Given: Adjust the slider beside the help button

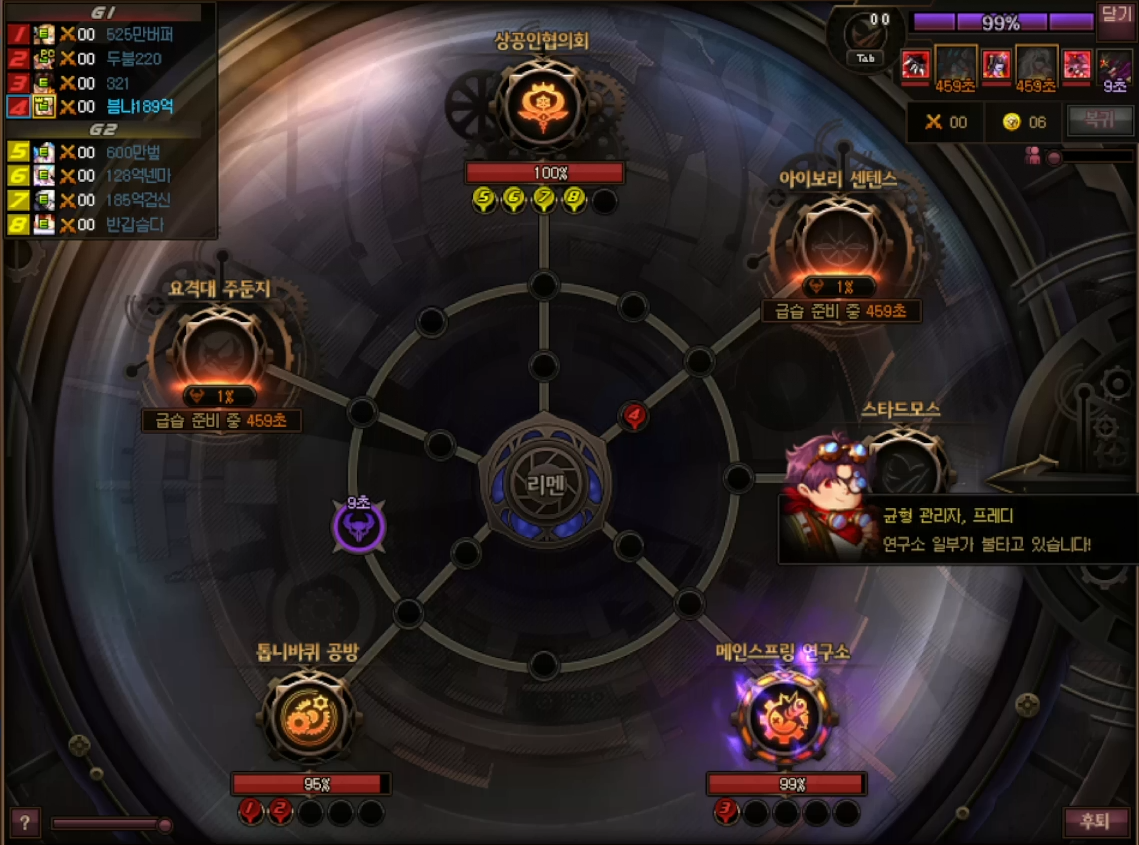Looking at the screenshot, I should (x=164, y=824).
